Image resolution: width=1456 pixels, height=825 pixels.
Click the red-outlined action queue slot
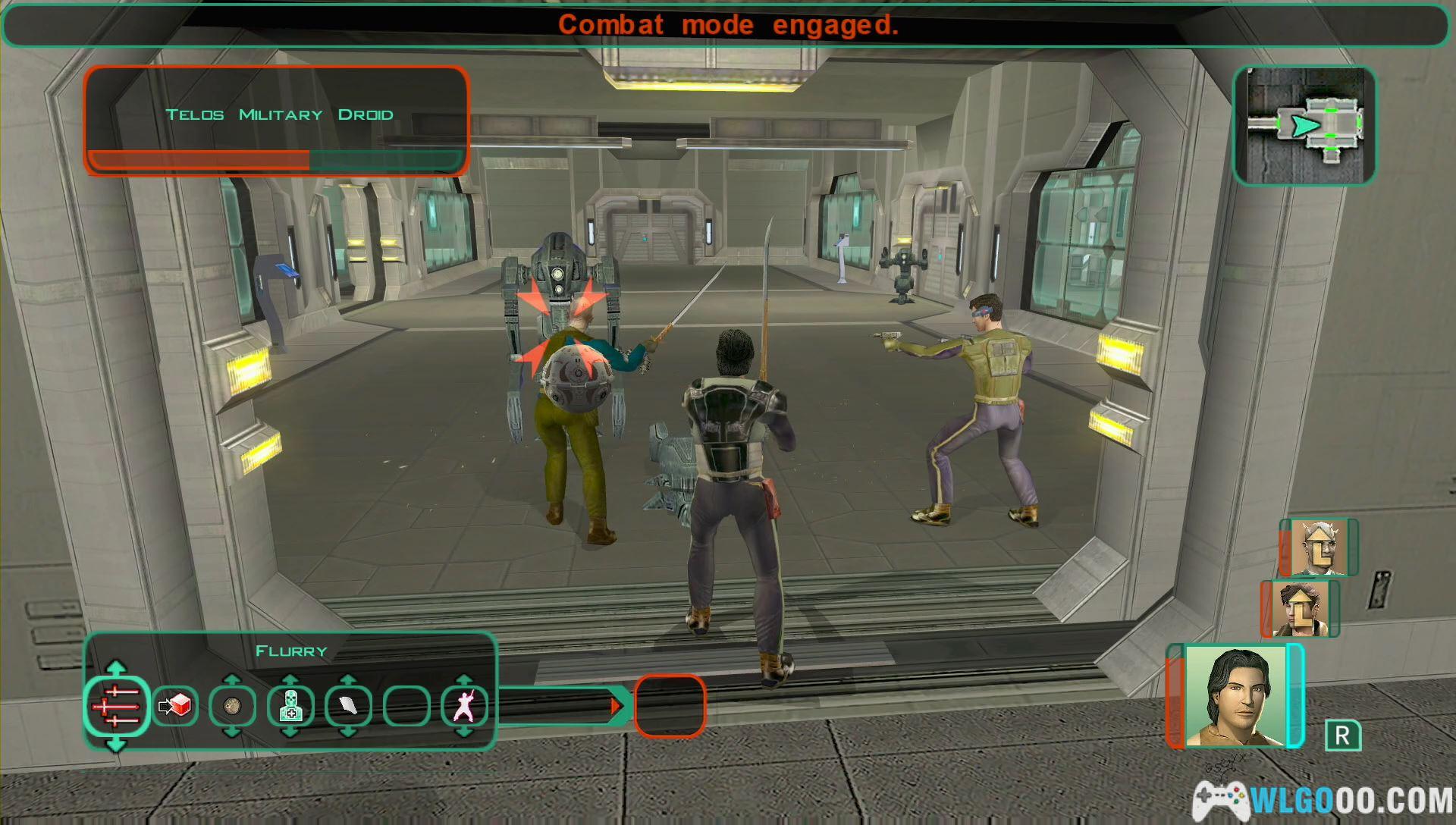click(x=670, y=707)
